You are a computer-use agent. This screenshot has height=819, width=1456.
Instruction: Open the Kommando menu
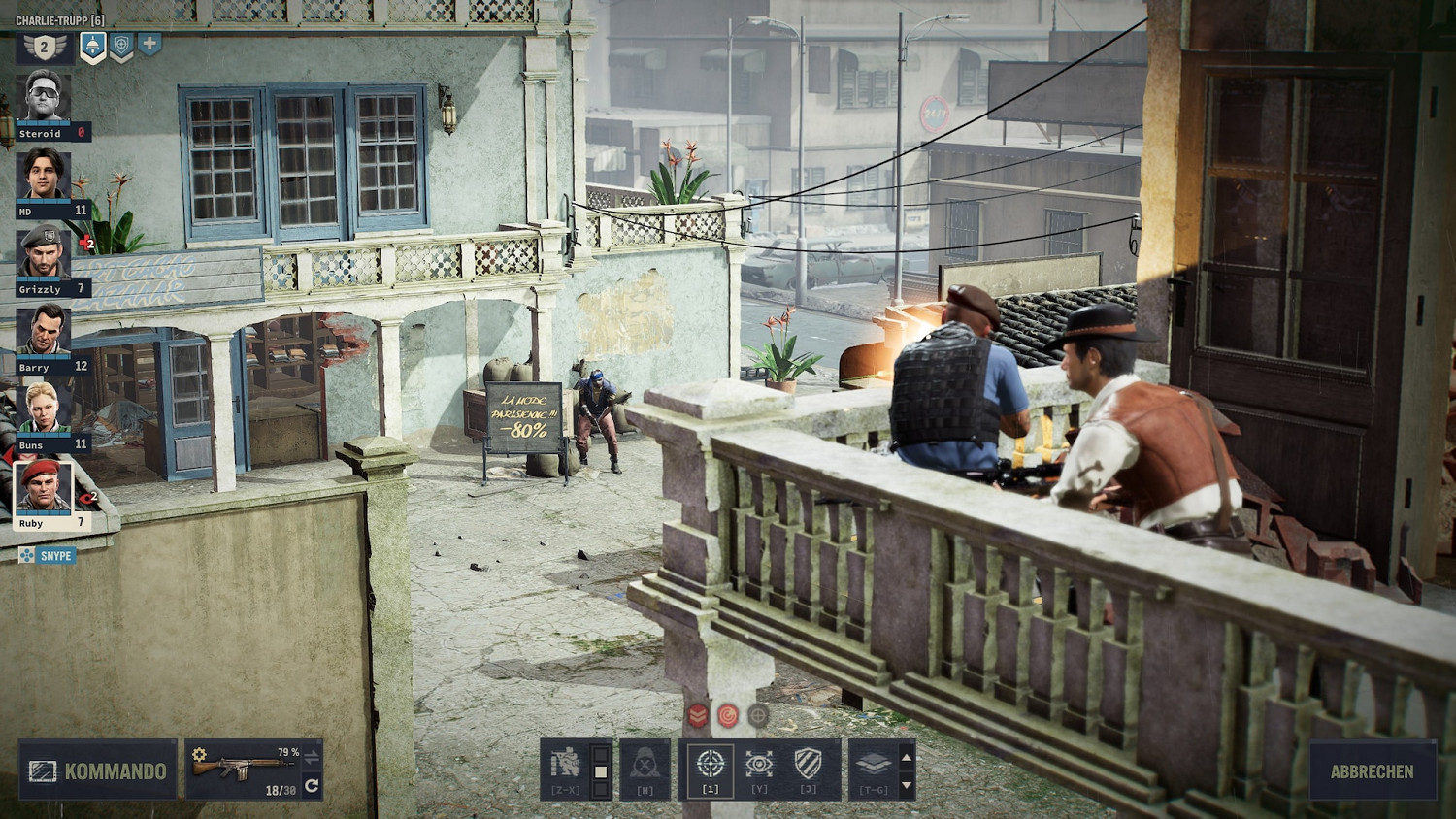pyautogui.click(x=98, y=770)
